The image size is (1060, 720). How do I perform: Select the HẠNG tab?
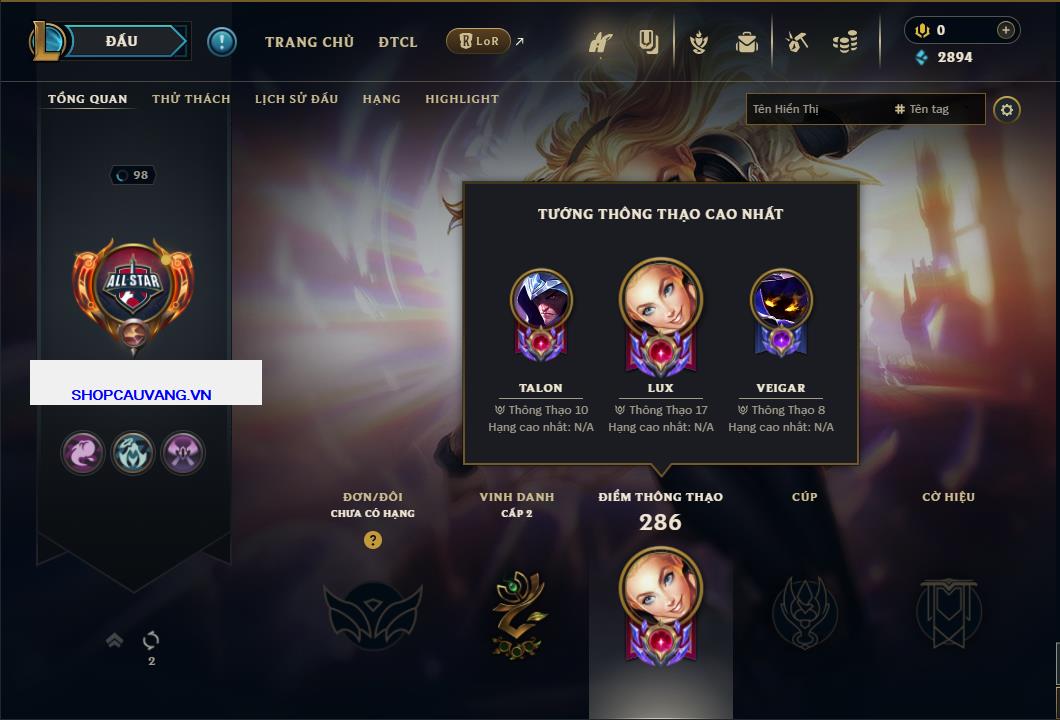pyautogui.click(x=381, y=99)
